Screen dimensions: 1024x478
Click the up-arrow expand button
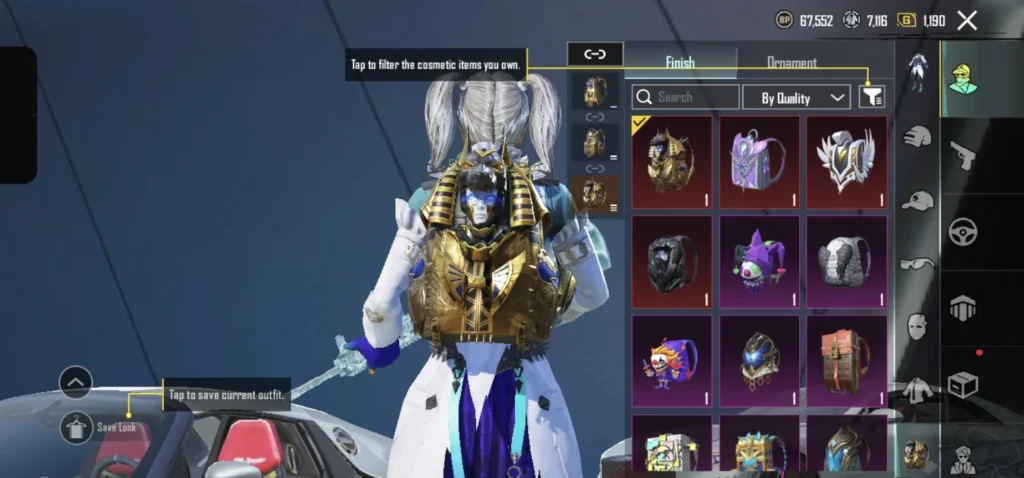click(x=76, y=382)
